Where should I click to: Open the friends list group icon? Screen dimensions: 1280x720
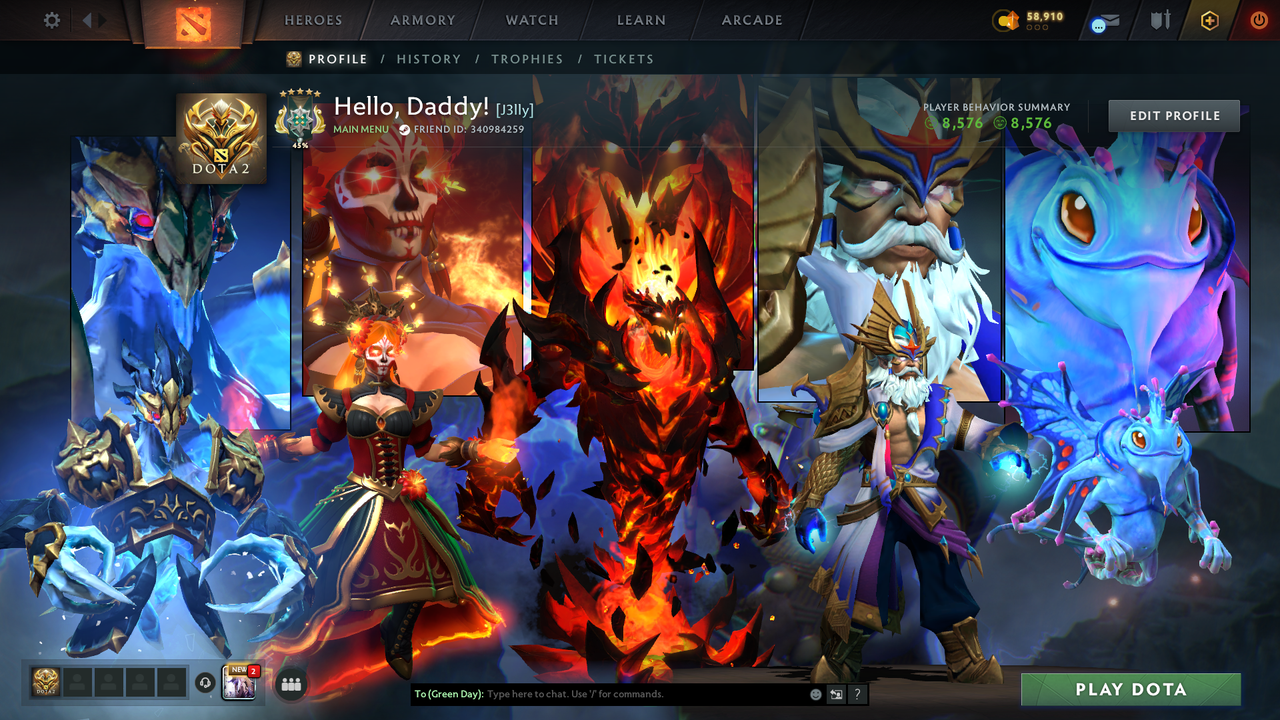tap(291, 682)
